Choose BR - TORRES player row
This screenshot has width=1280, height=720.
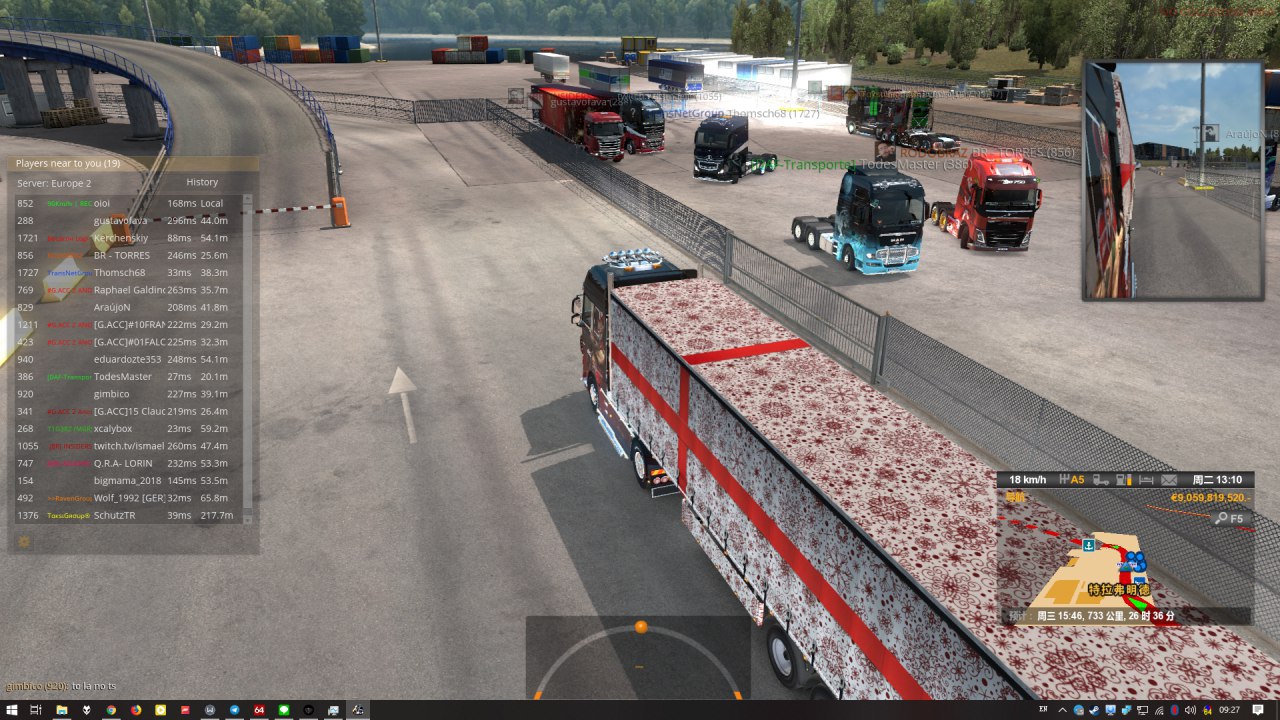[115, 255]
